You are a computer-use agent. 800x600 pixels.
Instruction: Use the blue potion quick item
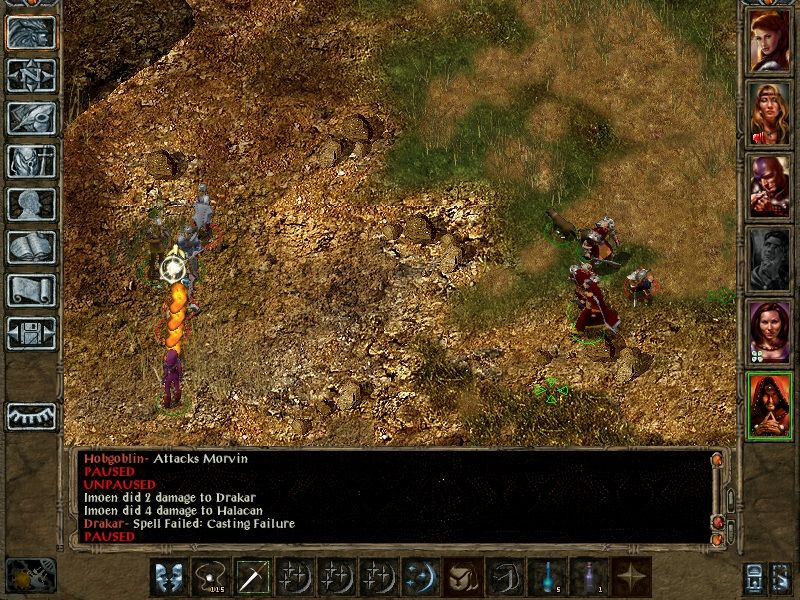click(x=548, y=578)
